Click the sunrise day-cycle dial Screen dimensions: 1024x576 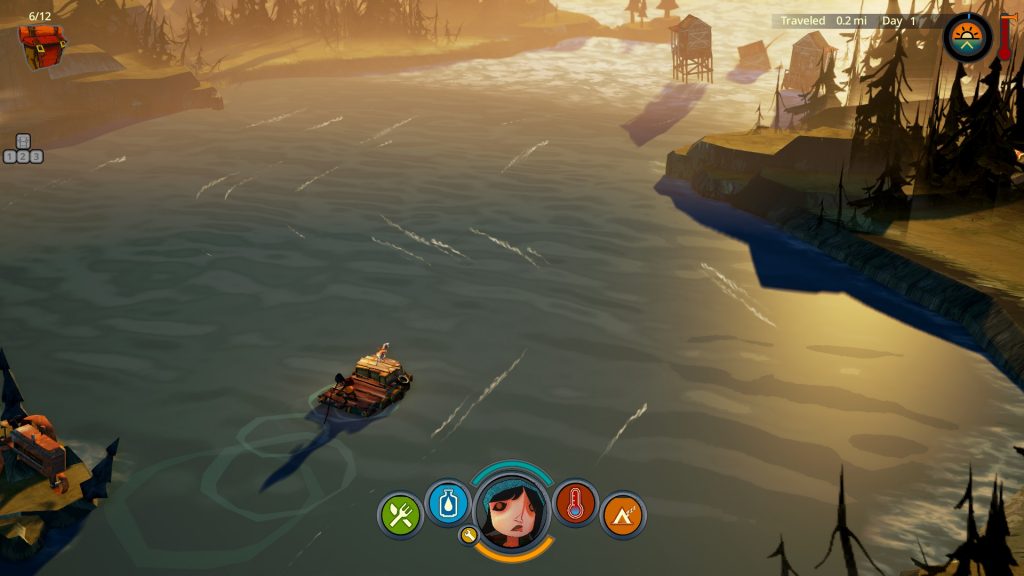click(x=967, y=38)
